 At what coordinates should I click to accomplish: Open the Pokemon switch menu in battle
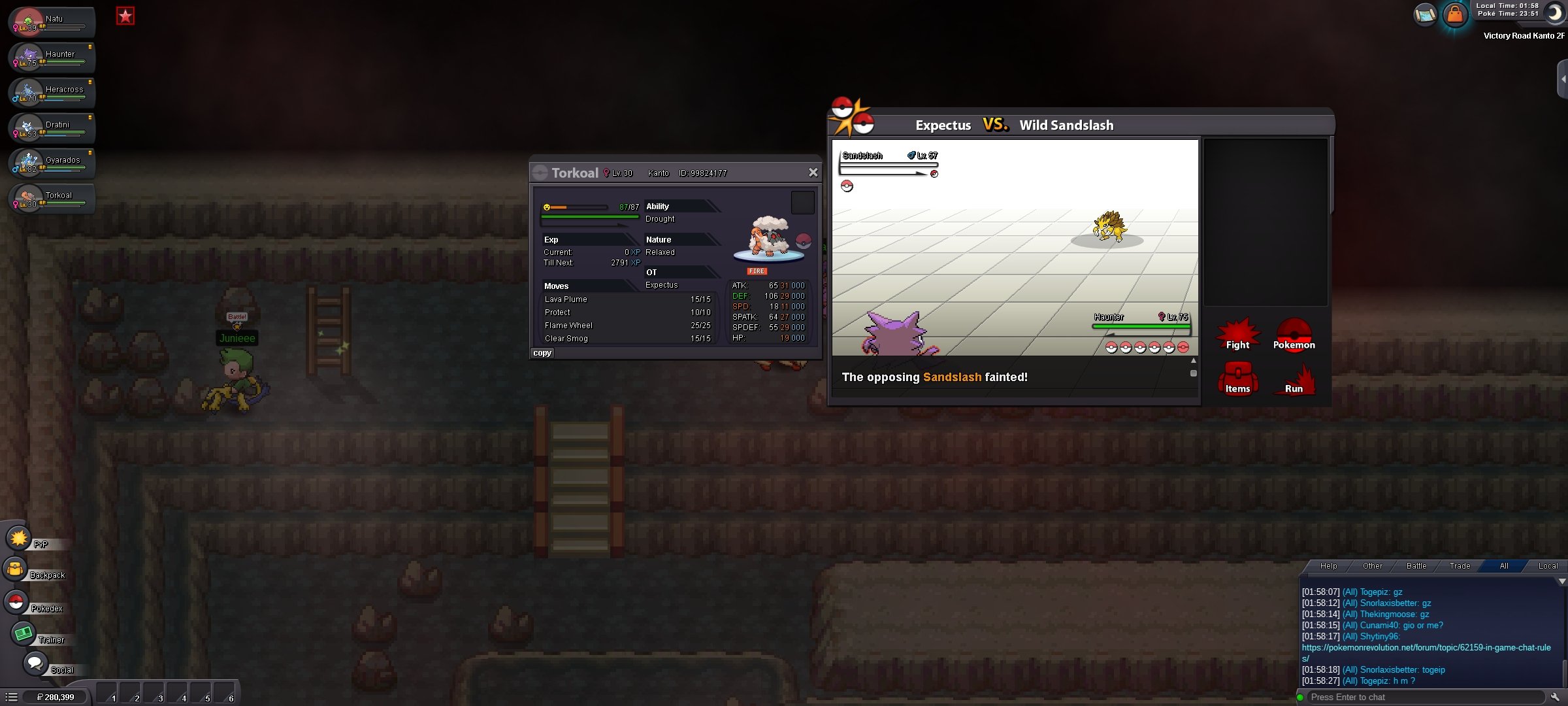(x=1294, y=336)
